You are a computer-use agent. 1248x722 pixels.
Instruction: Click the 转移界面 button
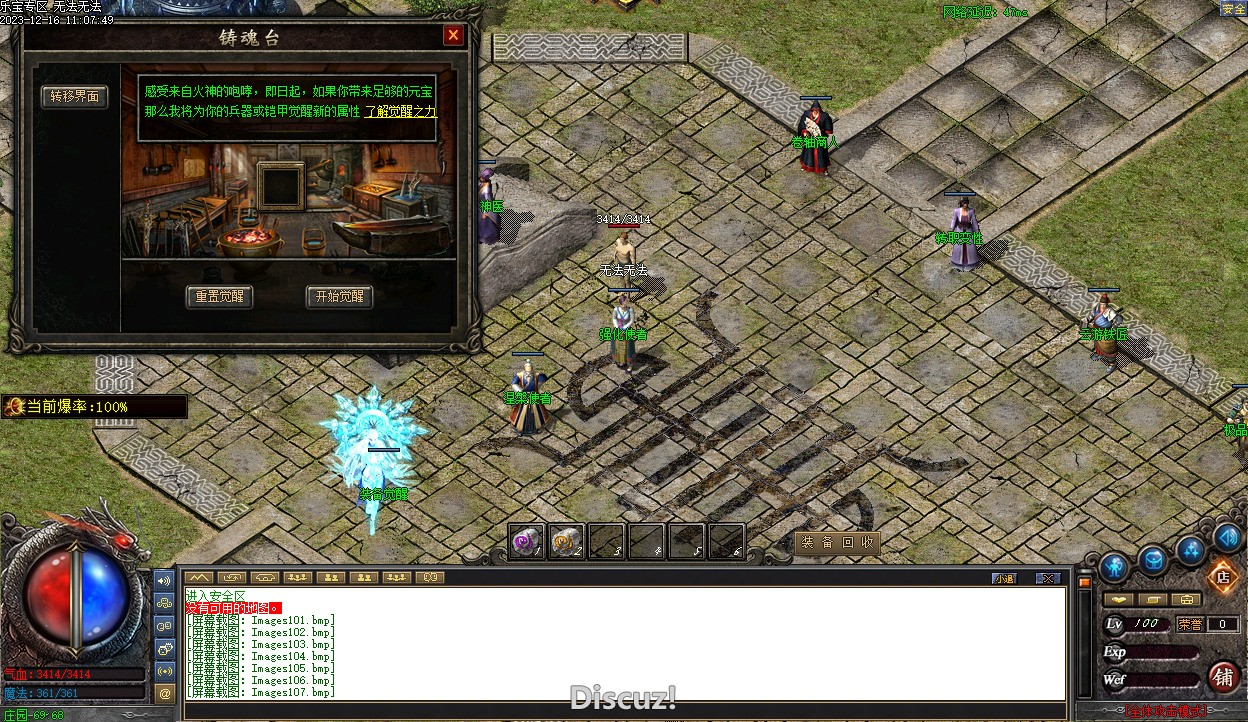(75, 97)
